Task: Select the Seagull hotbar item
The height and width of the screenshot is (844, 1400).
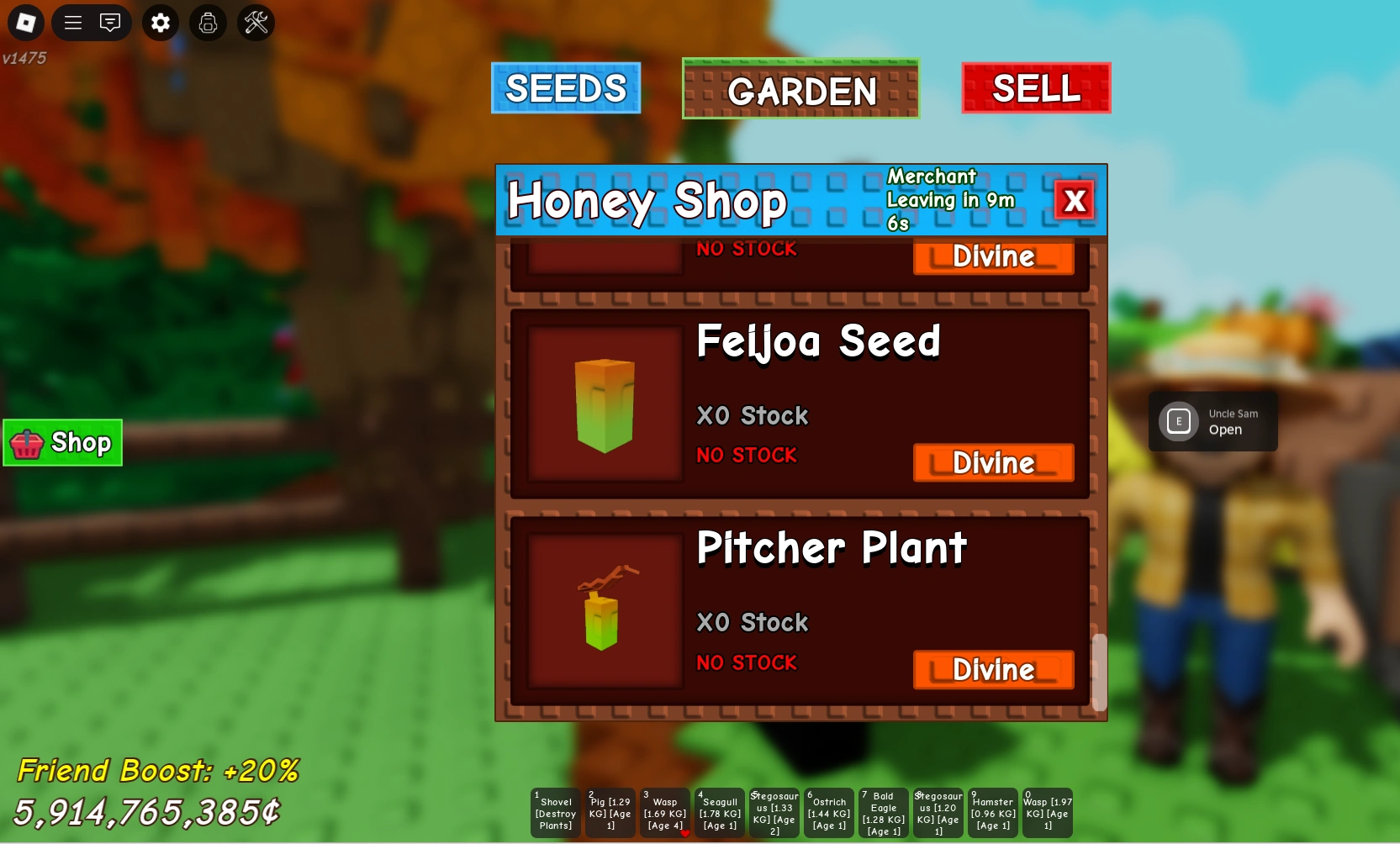Action: 719,812
